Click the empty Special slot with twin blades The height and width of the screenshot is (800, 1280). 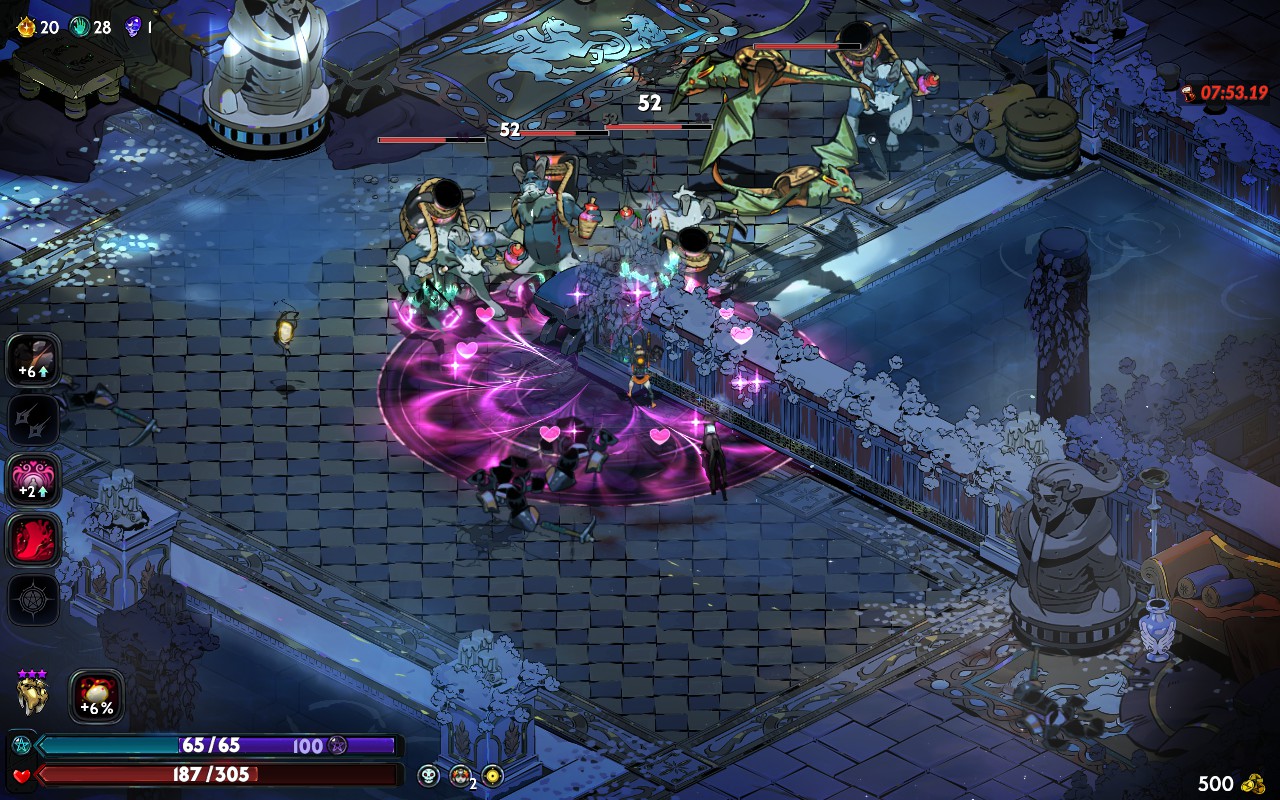point(34,419)
